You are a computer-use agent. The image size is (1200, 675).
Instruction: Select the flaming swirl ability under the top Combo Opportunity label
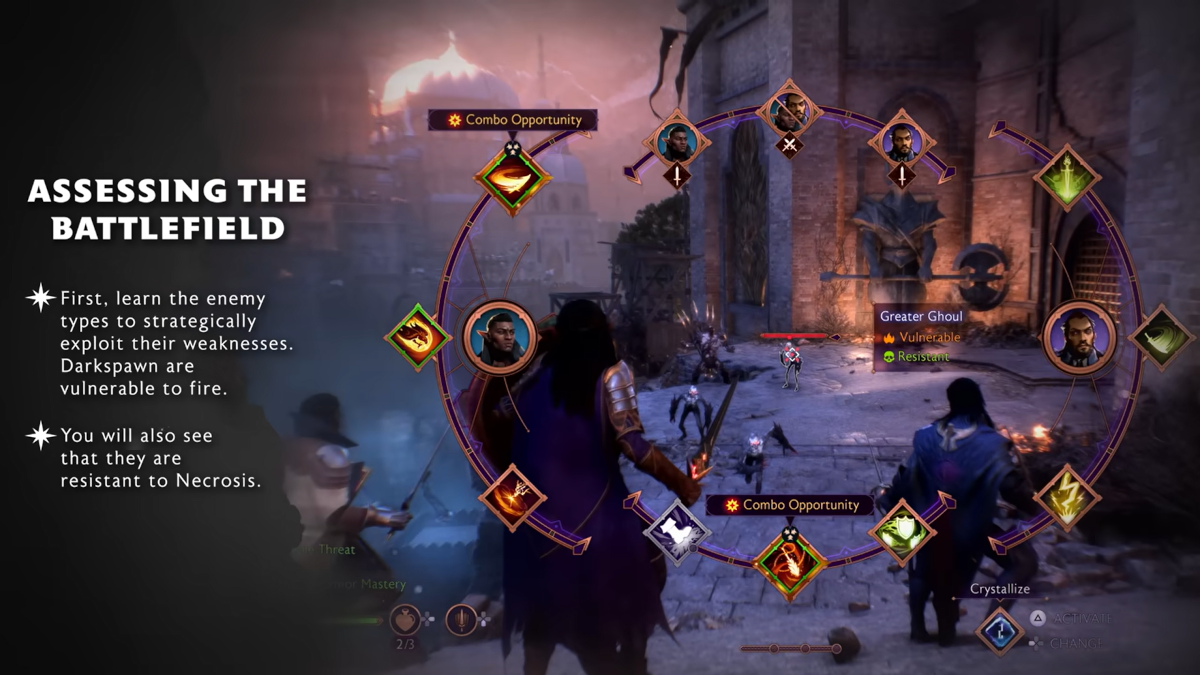click(513, 178)
